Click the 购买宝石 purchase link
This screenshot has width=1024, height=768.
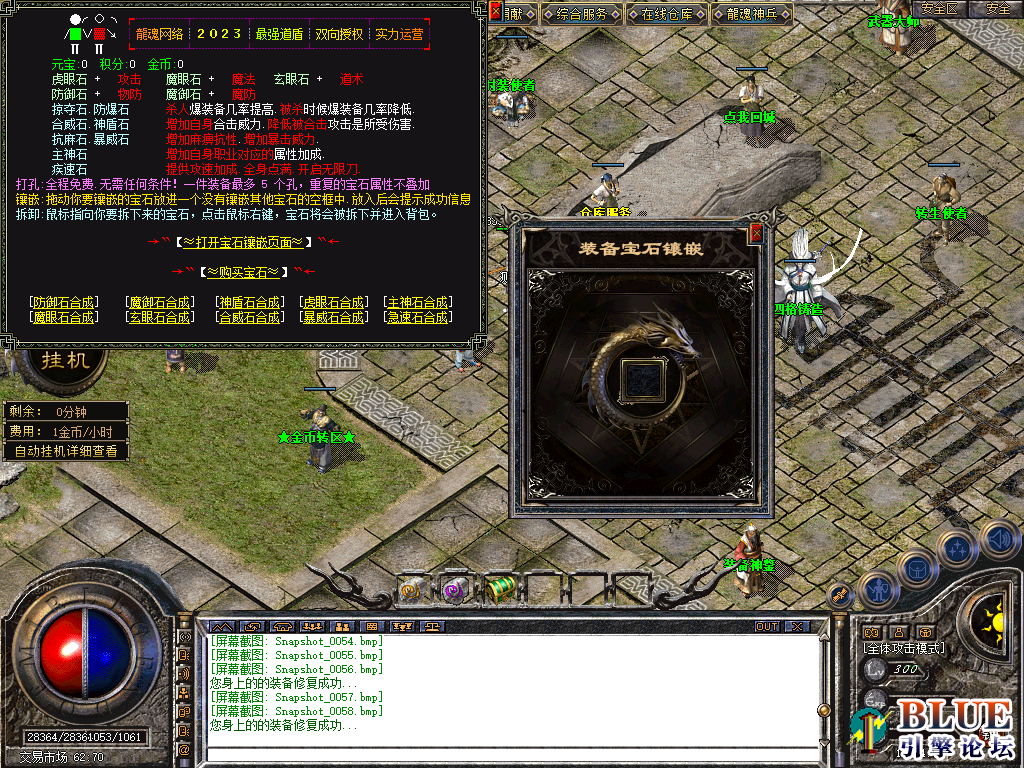[244, 272]
